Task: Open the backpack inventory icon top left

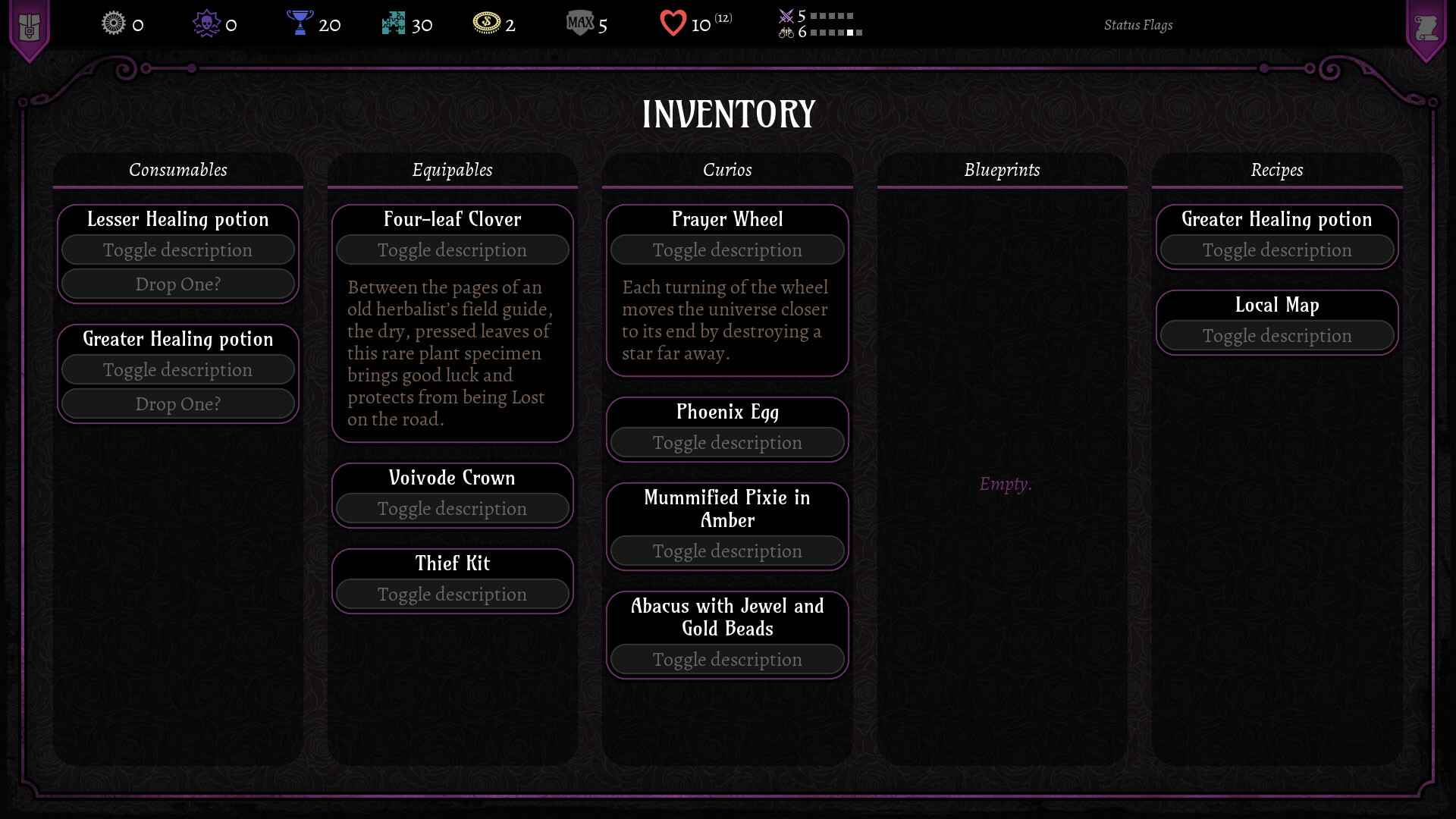Action: tap(29, 24)
